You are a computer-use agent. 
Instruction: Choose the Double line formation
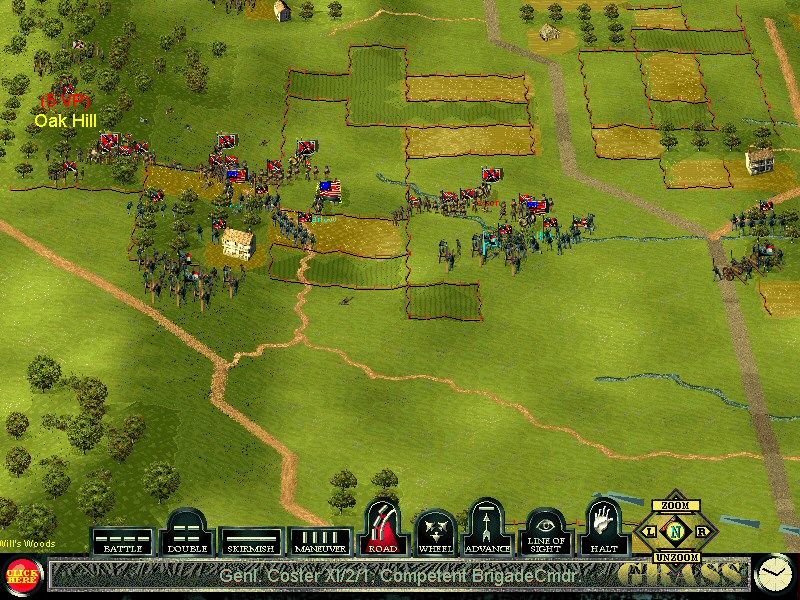[186, 534]
